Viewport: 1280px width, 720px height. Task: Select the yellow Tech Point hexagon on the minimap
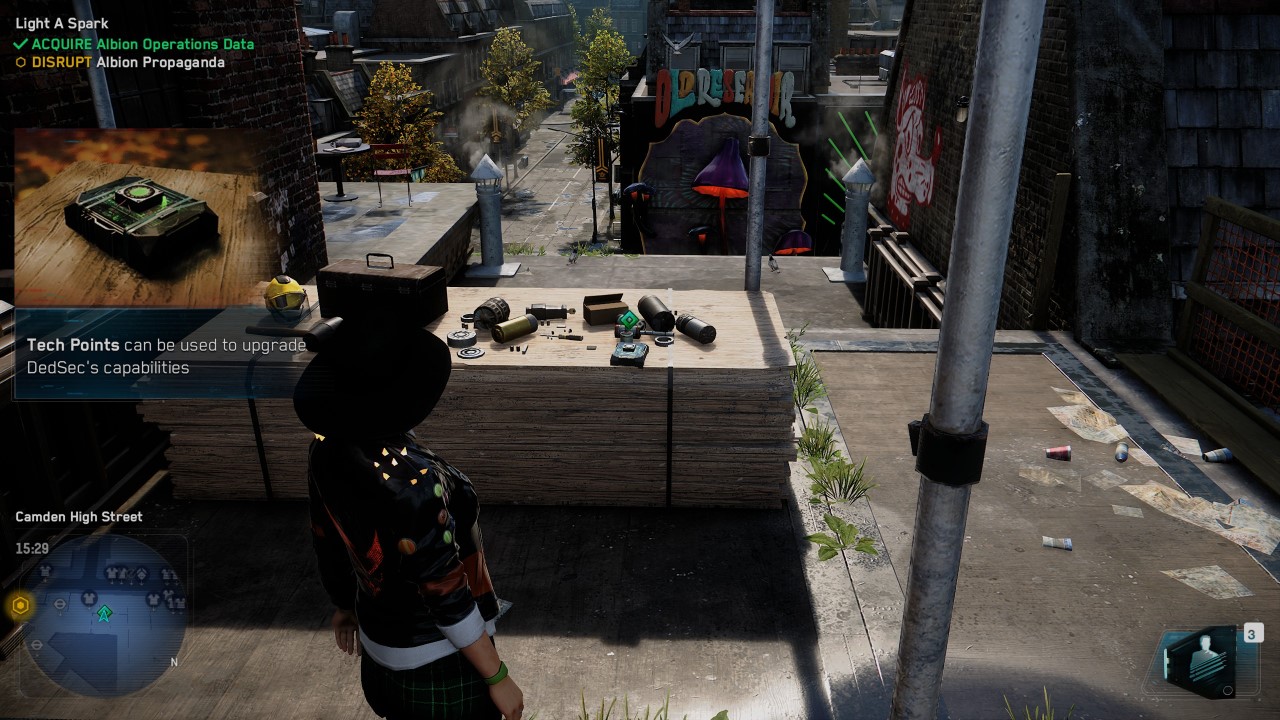[19, 604]
